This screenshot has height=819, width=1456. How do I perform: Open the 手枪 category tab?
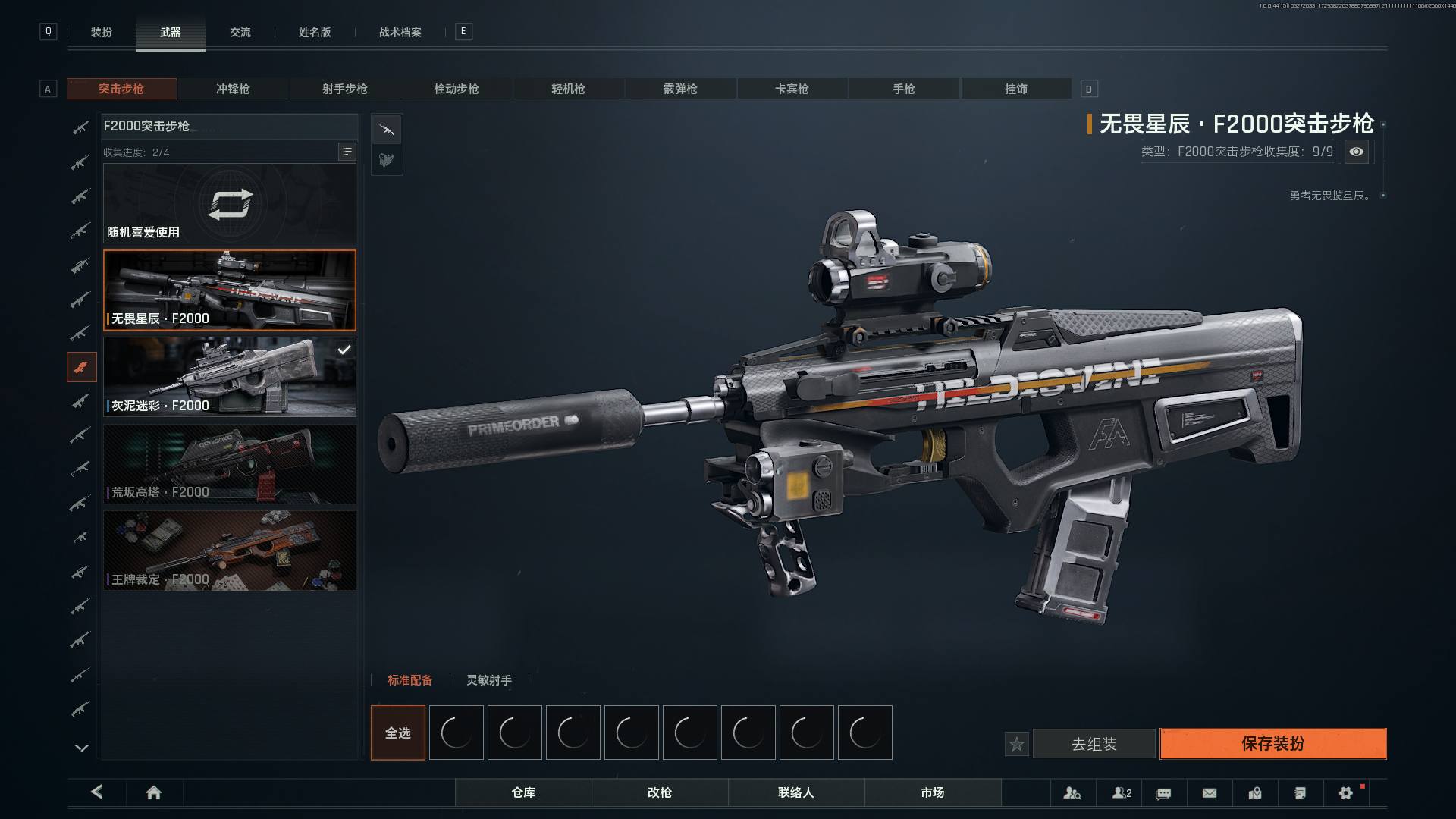(903, 89)
